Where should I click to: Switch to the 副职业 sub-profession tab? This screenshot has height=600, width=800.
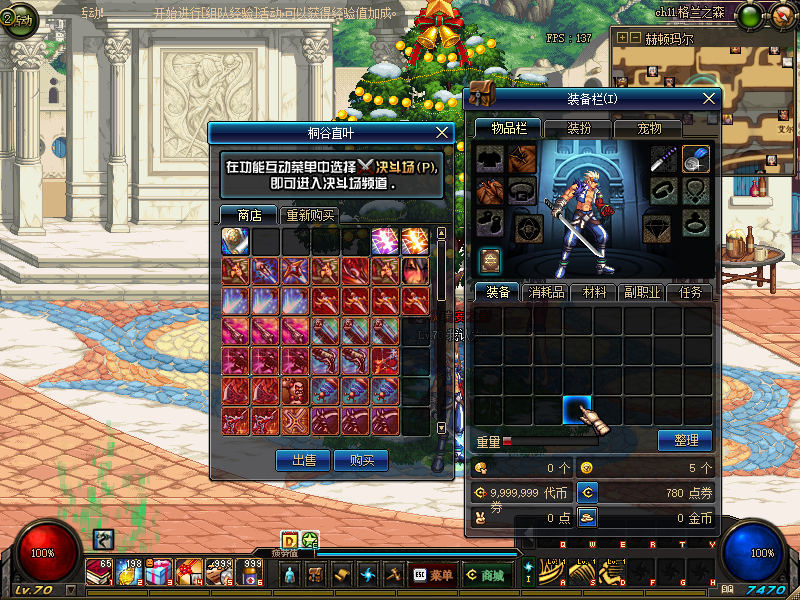(x=643, y=292)
